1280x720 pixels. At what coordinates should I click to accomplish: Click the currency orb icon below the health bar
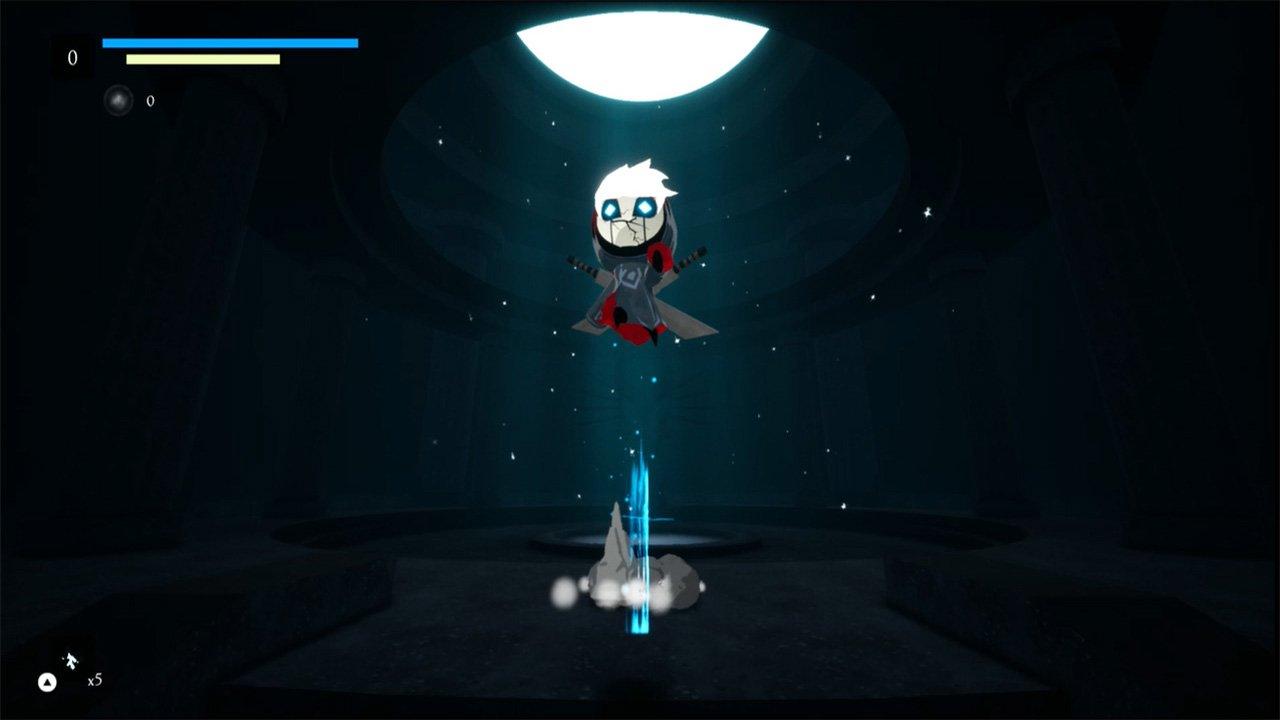pos(119,100)
